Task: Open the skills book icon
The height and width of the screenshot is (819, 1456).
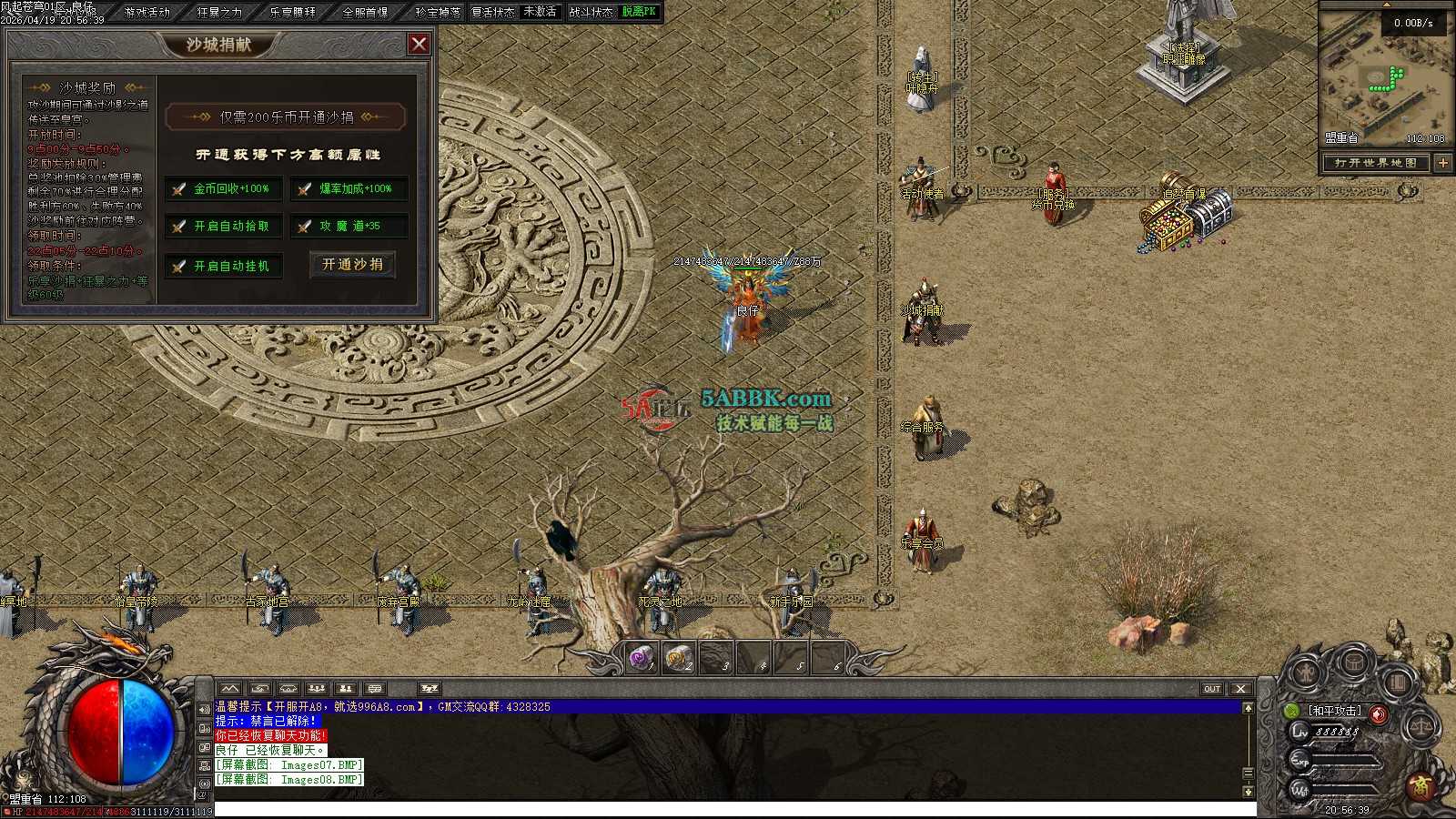Action: [1398, 681]
